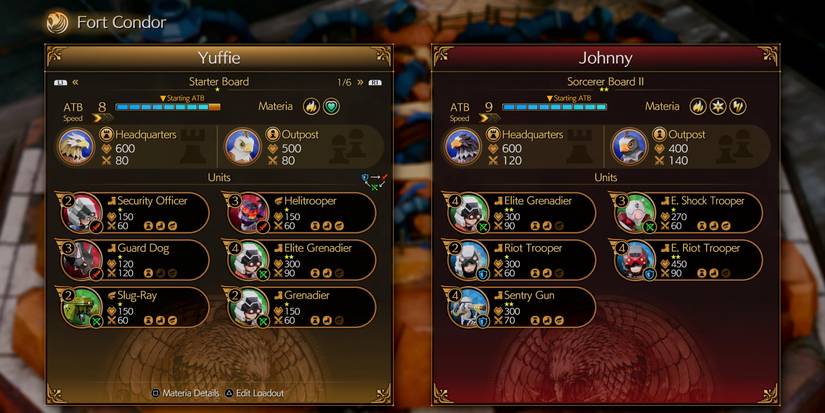Choose Yuffie's Grenadier unit

click(x=300, y=305)
